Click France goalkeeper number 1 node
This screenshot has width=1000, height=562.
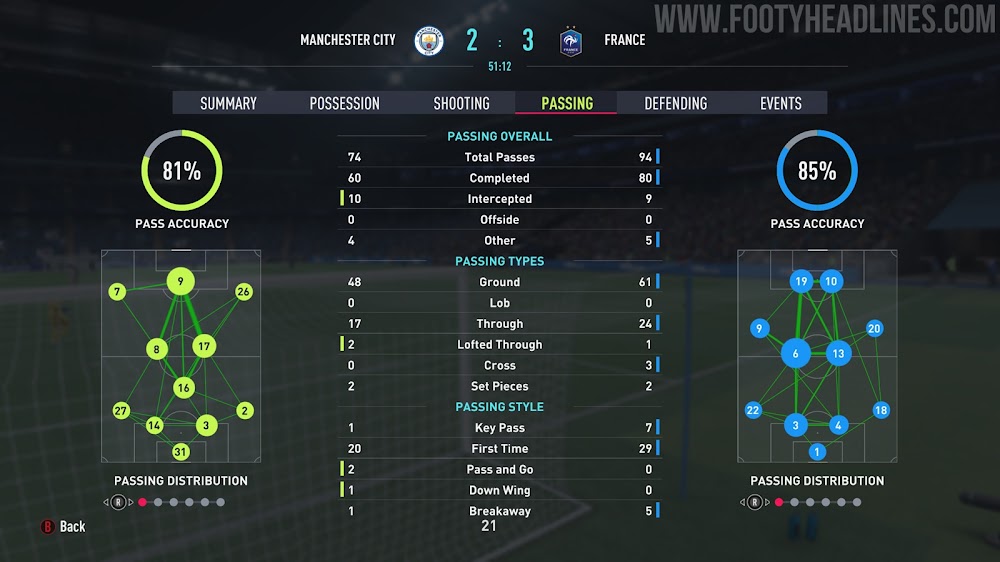coord(817,451)
